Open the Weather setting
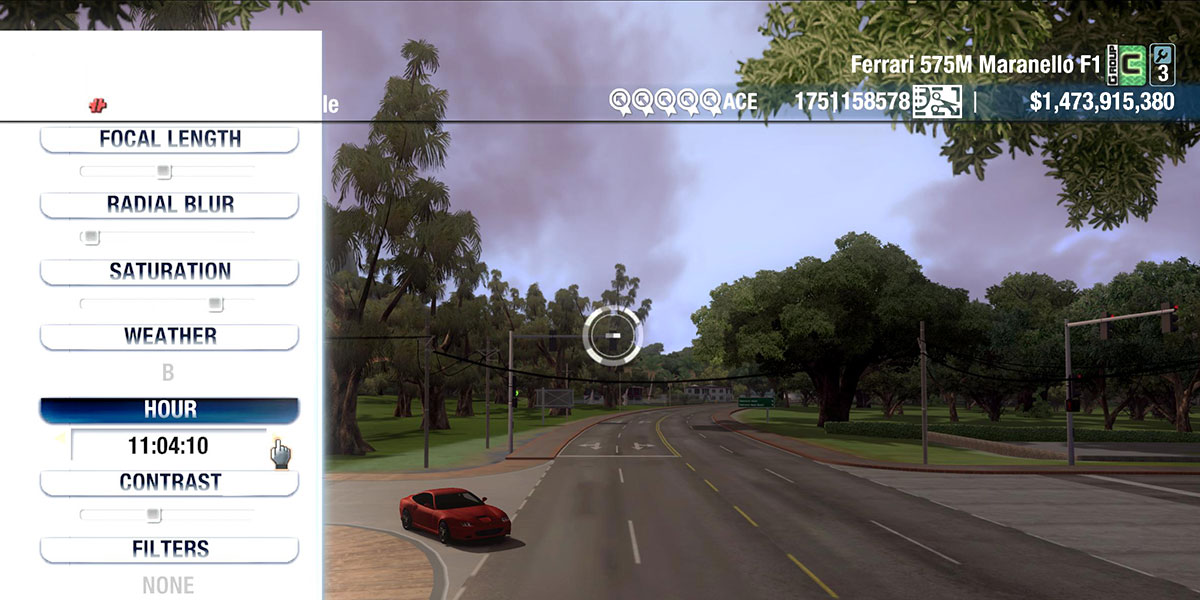Viewport: 1200px width, 600px height. (169, 336)
